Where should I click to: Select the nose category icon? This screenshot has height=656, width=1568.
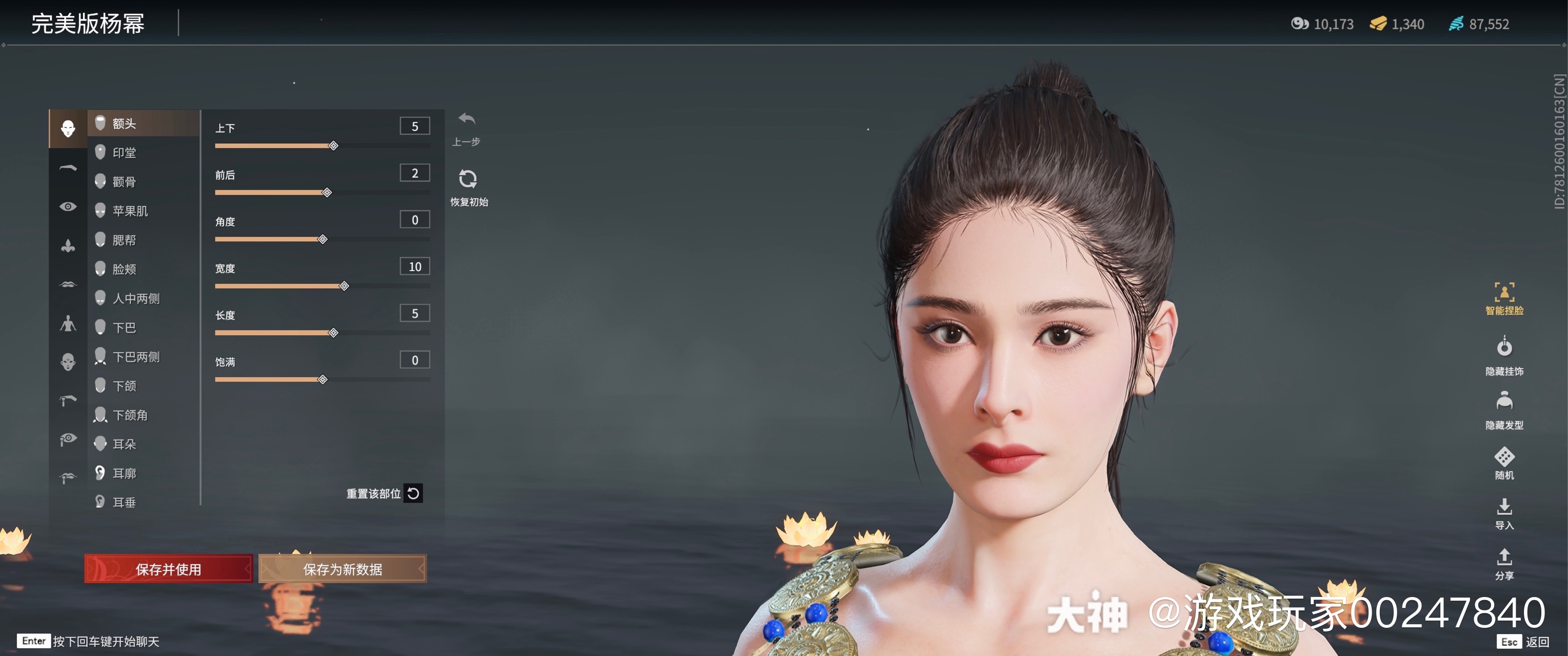click(68, 244)
